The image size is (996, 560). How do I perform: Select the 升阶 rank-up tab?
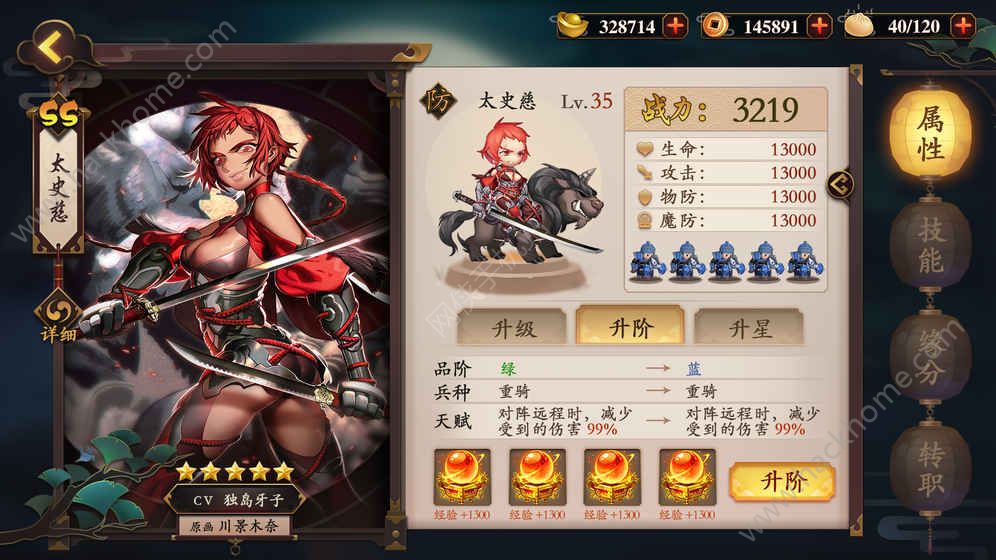629,327
